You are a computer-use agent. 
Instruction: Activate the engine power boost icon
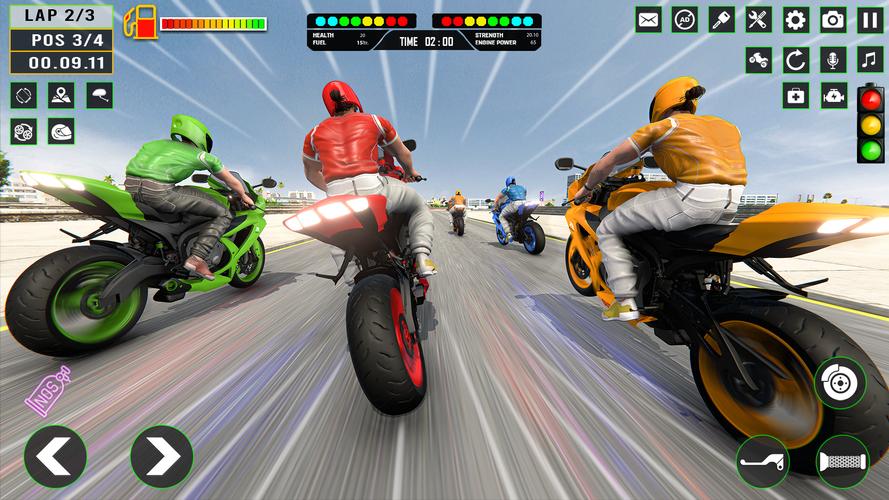[833, 96]
